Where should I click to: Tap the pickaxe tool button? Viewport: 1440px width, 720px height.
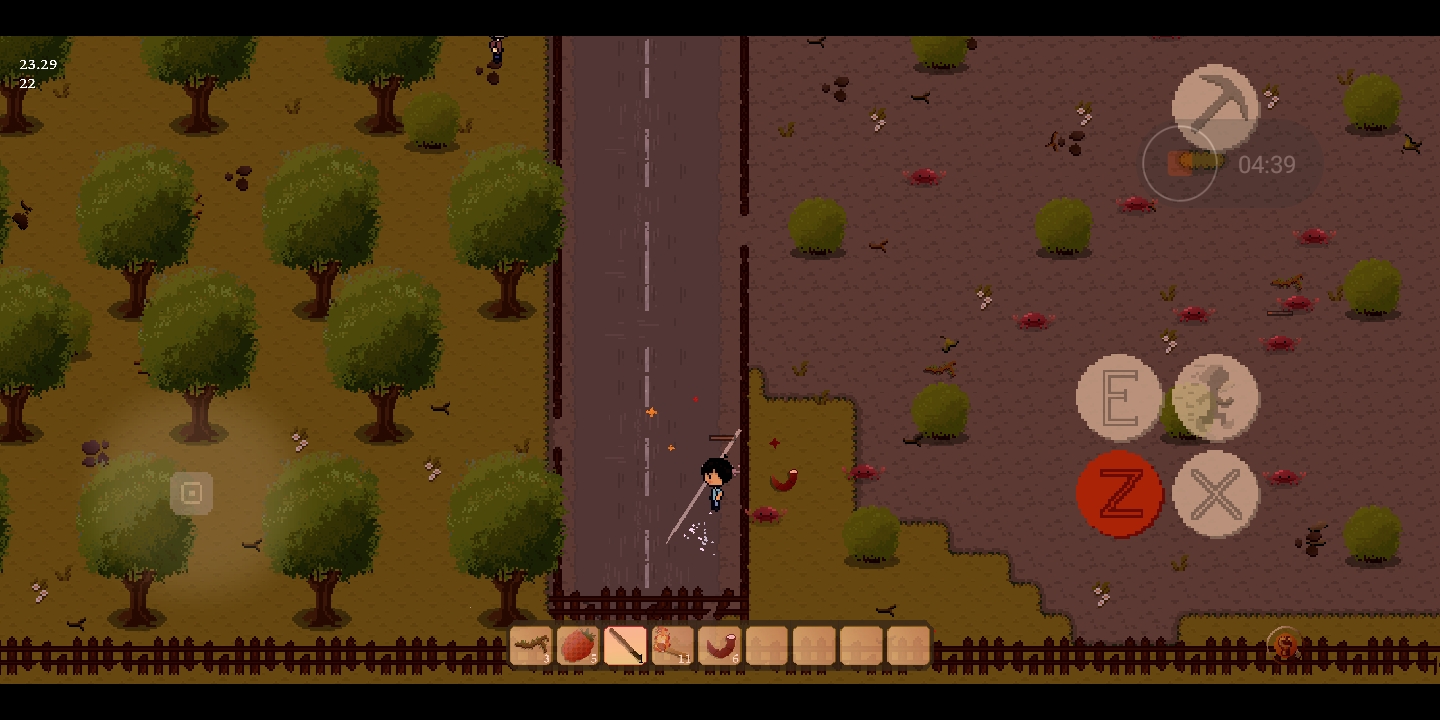coord(1215,108)
